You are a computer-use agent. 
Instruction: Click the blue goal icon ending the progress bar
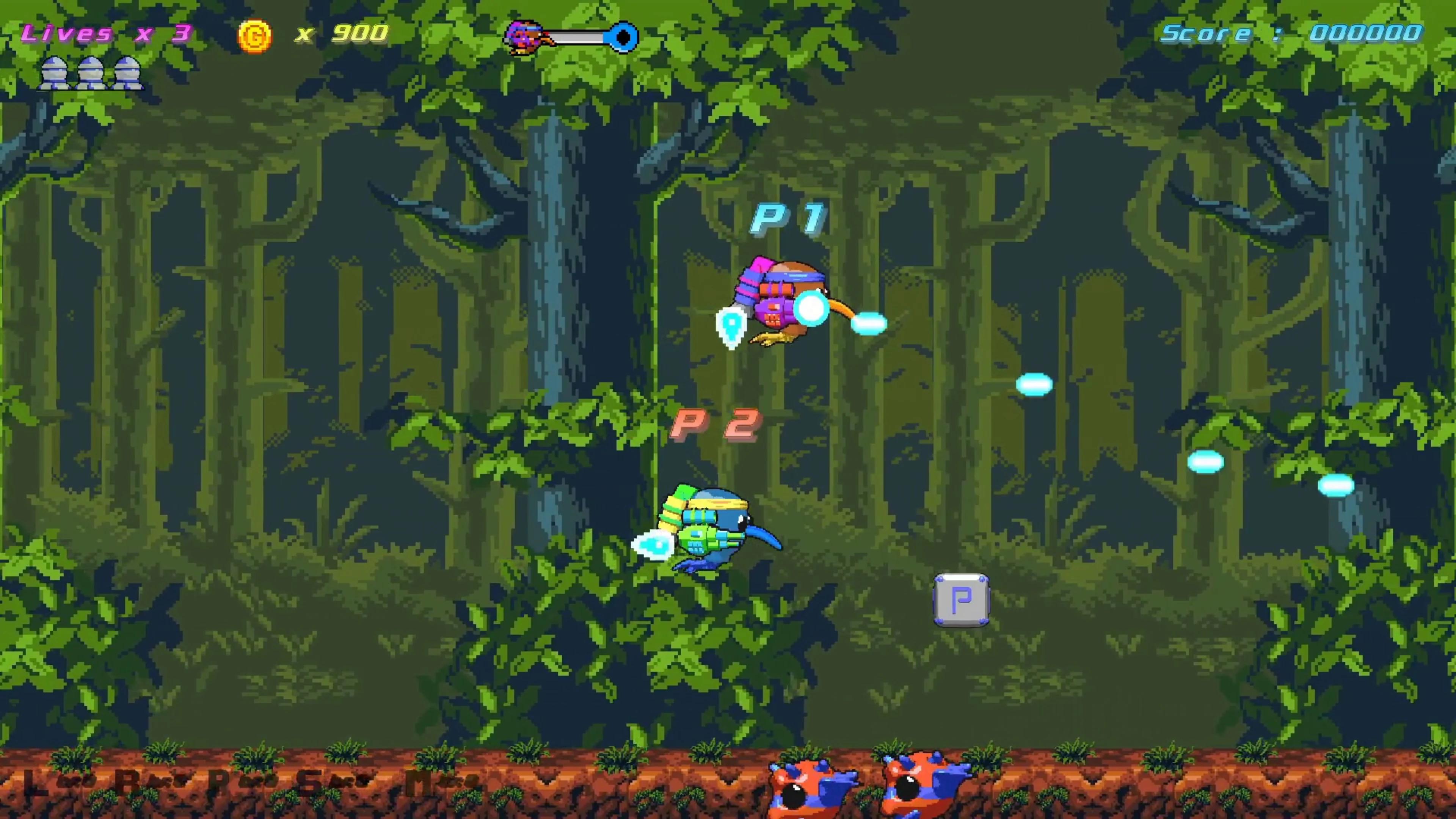tap(622, 36)
